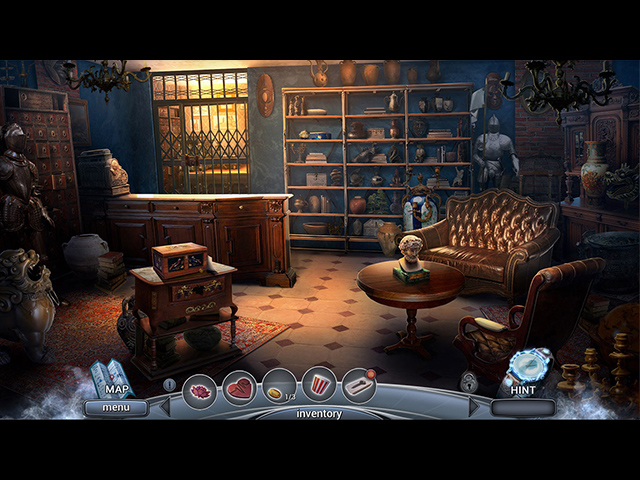Click the exclamation info icon
The width and height of the screenshot is (640, 480).
coord(169,384)
